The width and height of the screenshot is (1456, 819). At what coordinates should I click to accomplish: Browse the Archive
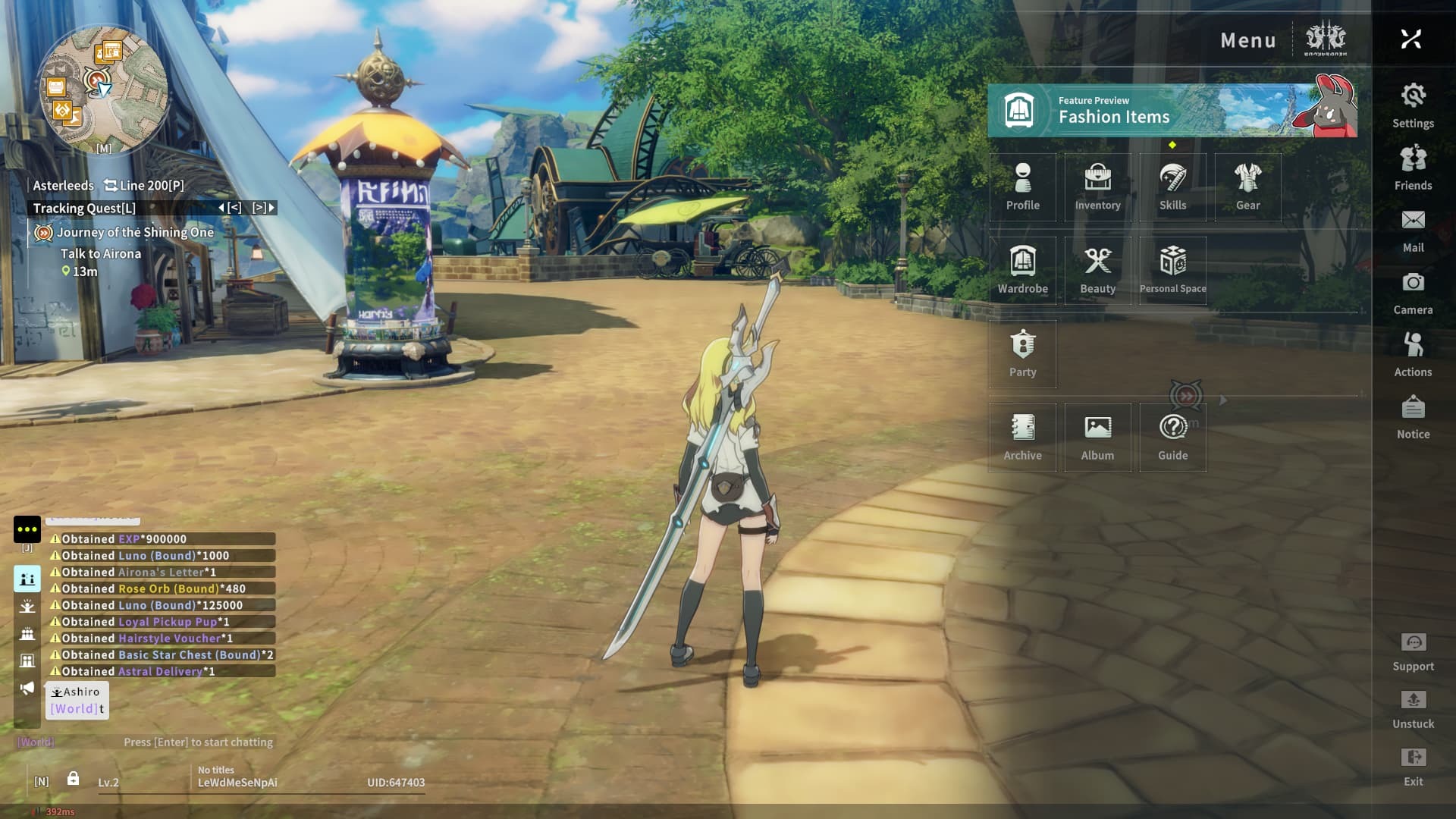(1022, 437)
